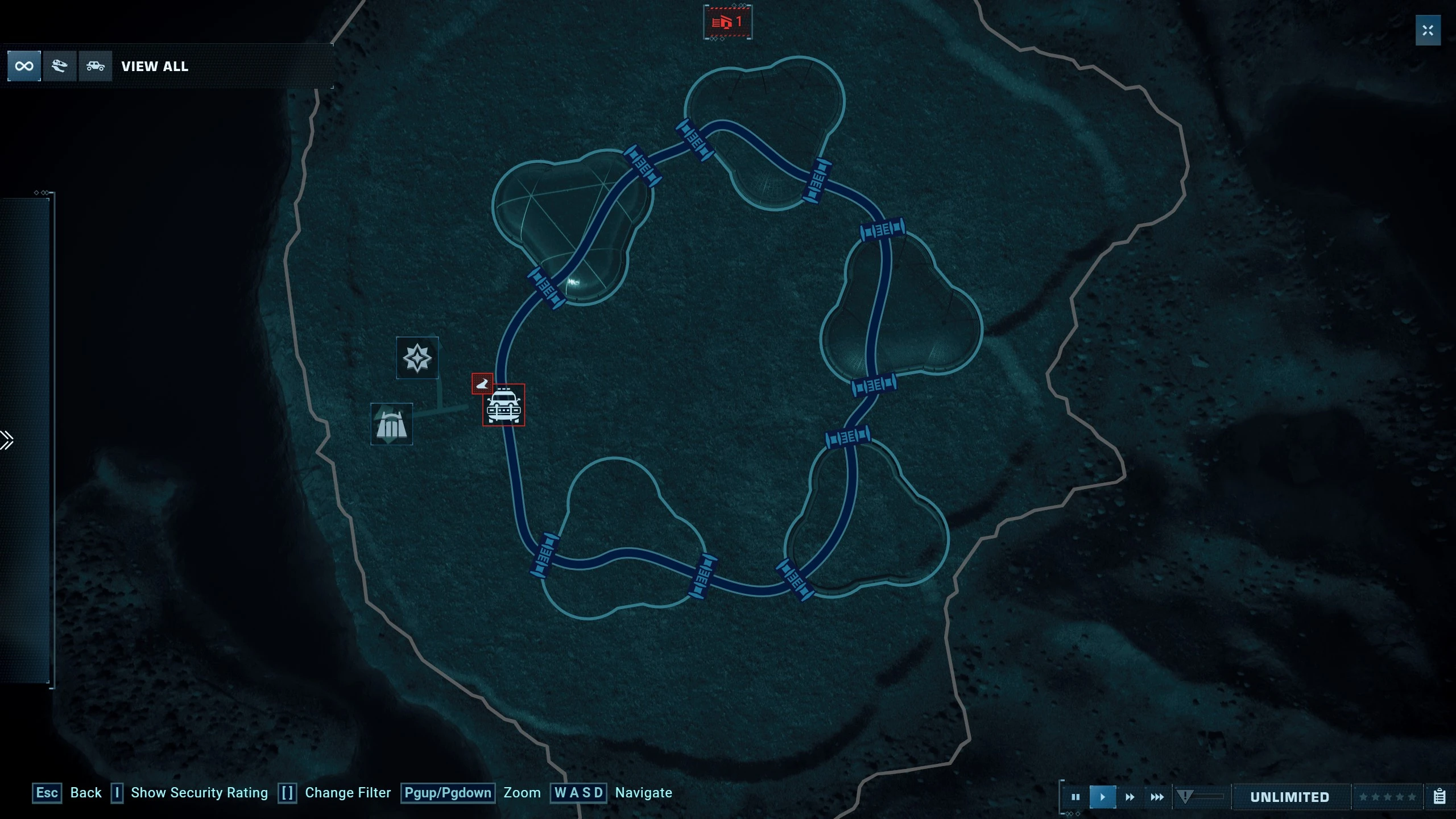Open the red vehicle alert notification
The image size is (1456, 819).
[727, 22]
